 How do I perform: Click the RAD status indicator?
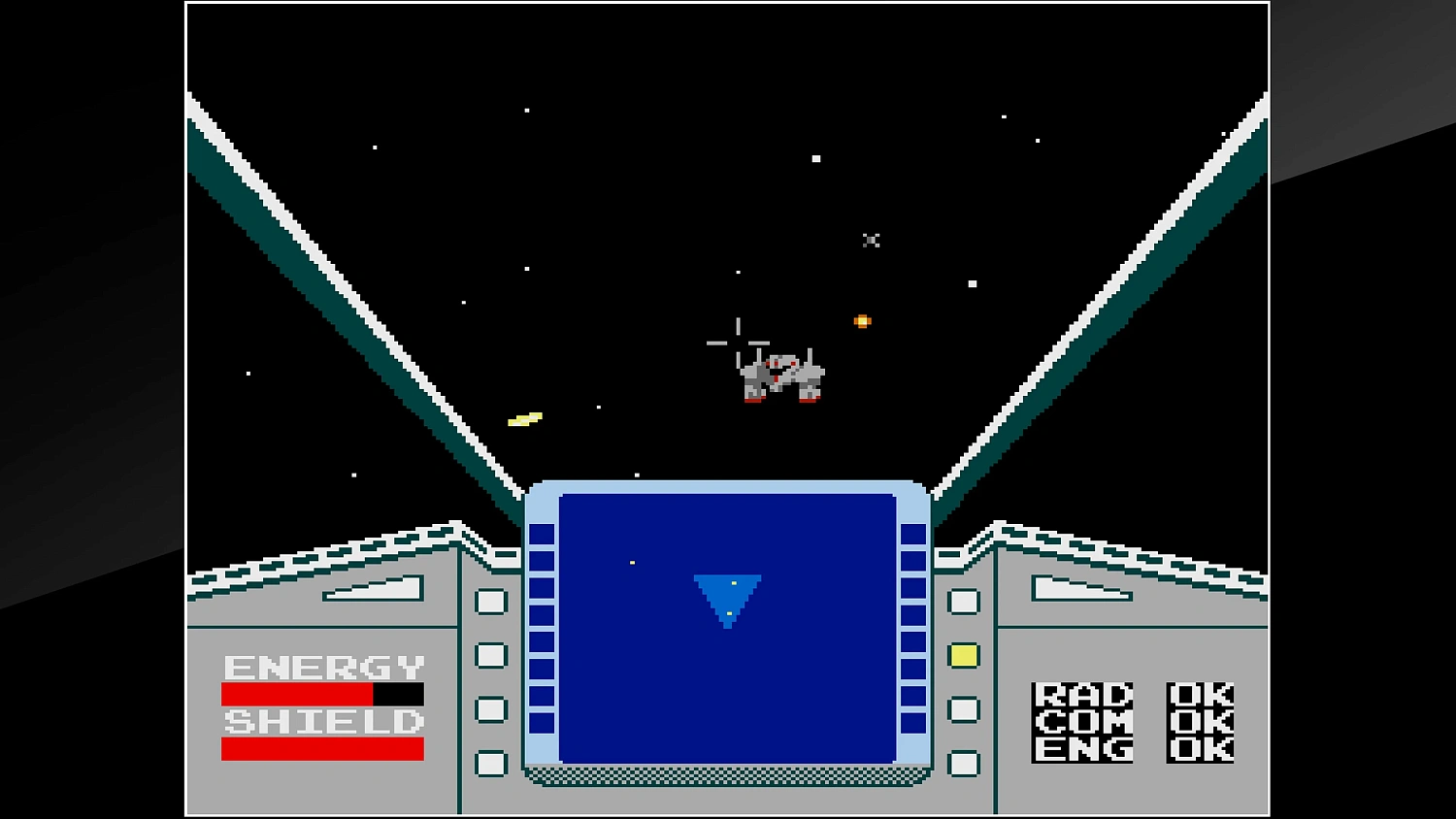point(1082,694)
